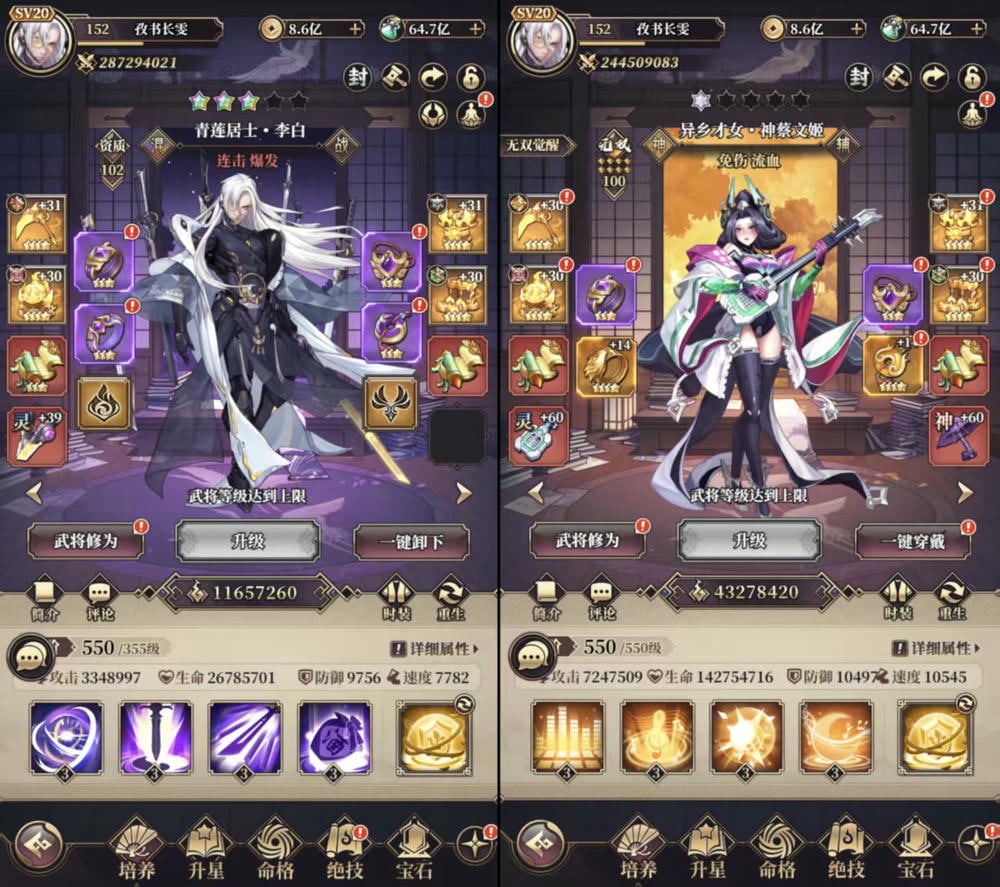Image resolution: width=1000 pixels, height=887 pixels.
Task: Select the purple swirling orb skill icon
Action: point(65,737)
